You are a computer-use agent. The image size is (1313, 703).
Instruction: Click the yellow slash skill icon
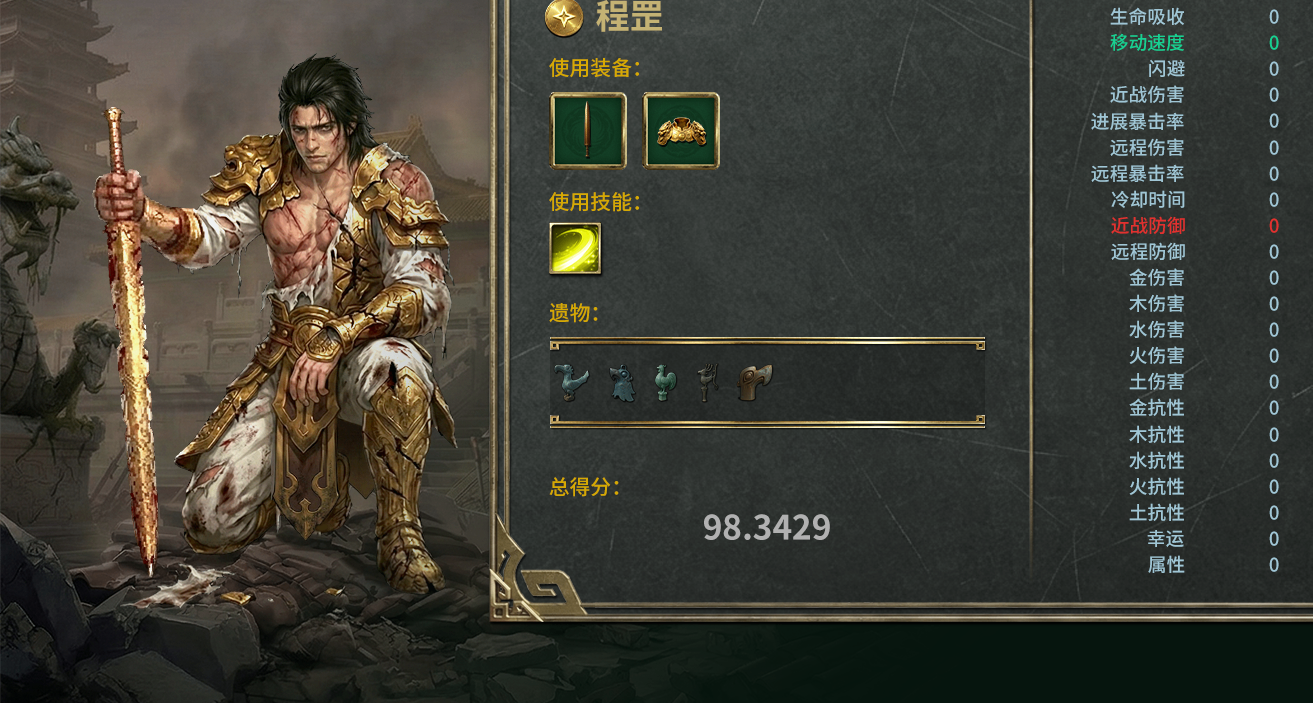pyautogui.click(x=575, y=248)
